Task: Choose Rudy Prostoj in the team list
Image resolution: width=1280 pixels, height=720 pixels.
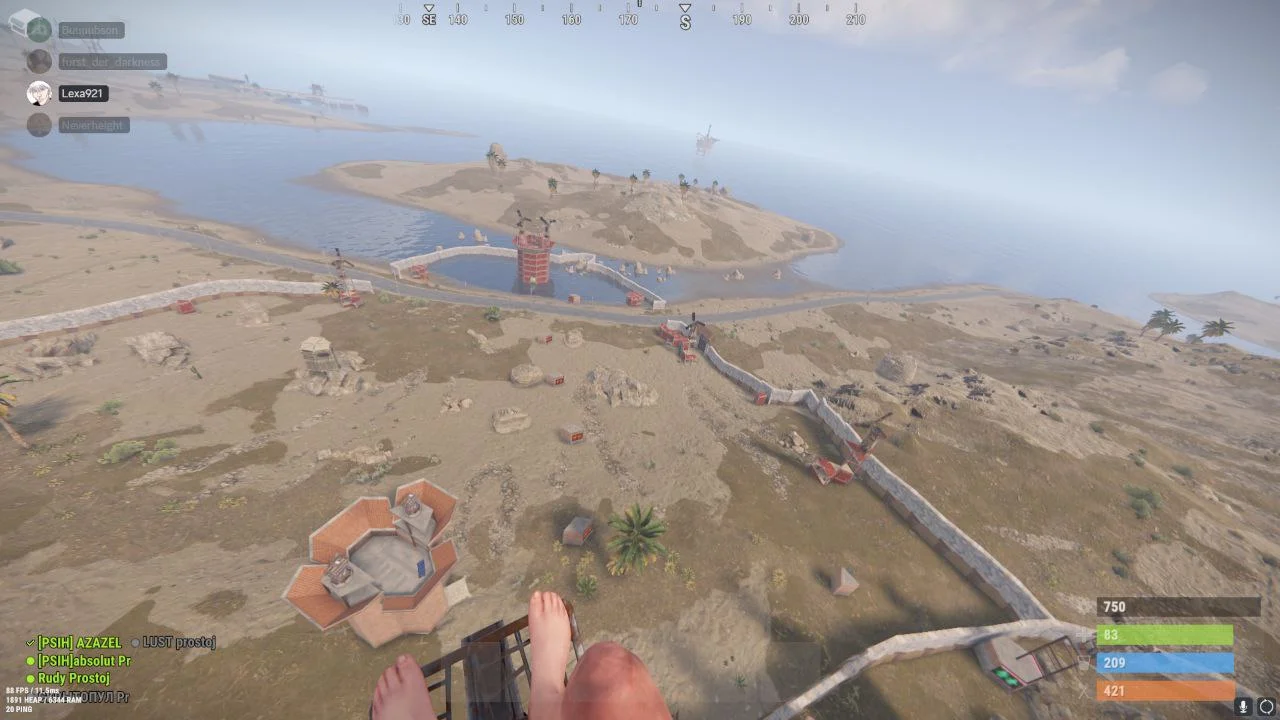Action: (x=73, y=679)
